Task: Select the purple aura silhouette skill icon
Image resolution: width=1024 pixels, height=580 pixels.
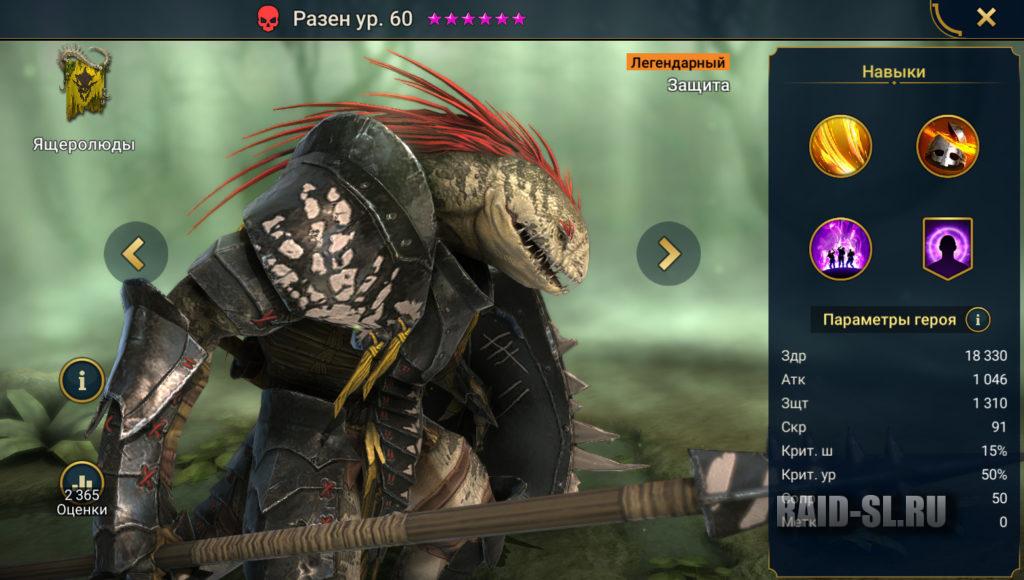Action: (x=947, y=249)
